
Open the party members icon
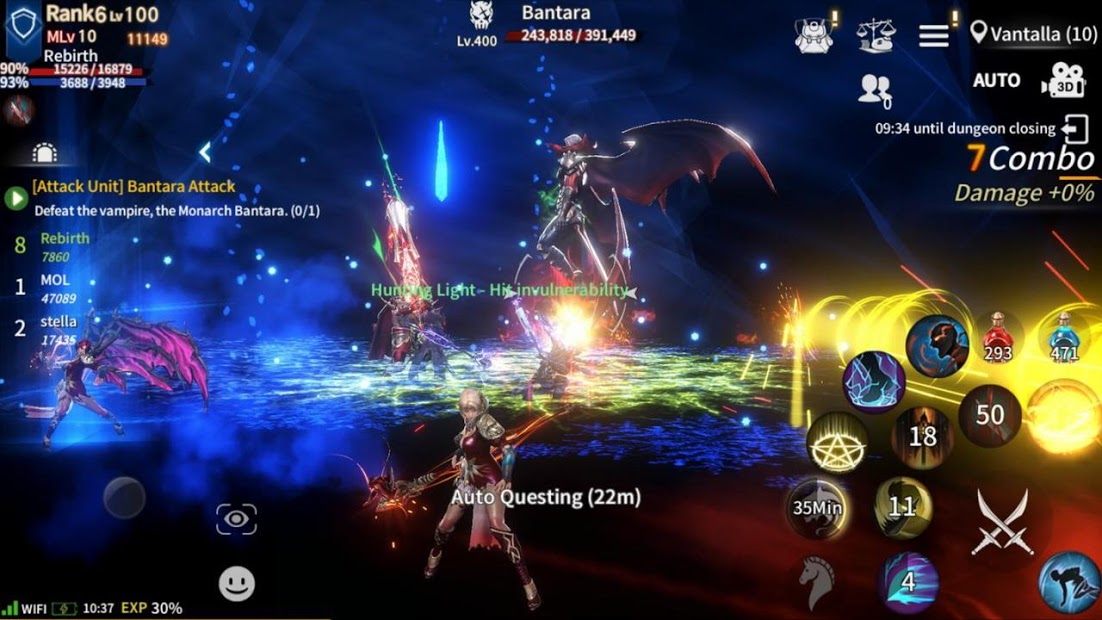coord(874,90)
